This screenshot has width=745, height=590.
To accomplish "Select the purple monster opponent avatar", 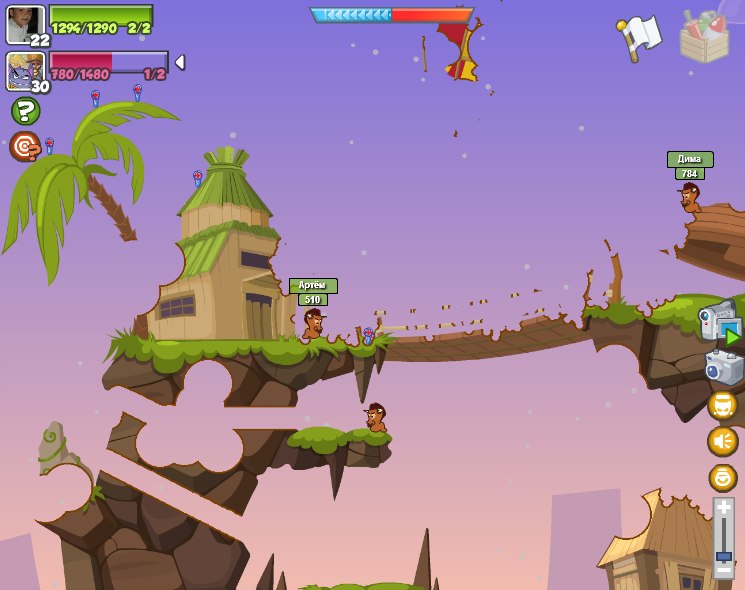I will point(24,70).
